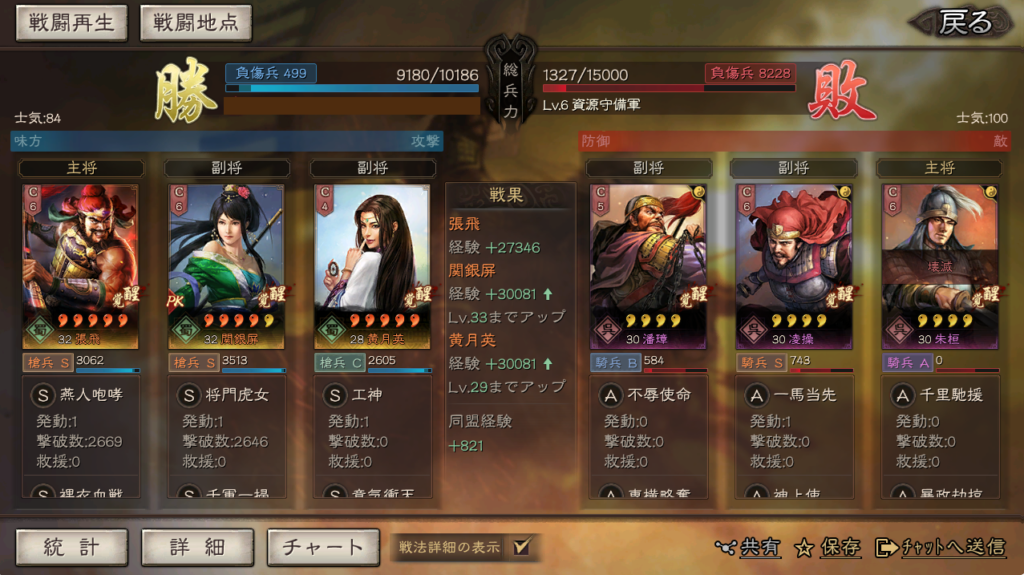Viewport: 1024px width, 575px height.
Task: Open the 統計 statistics view
Action: (72, 547)
